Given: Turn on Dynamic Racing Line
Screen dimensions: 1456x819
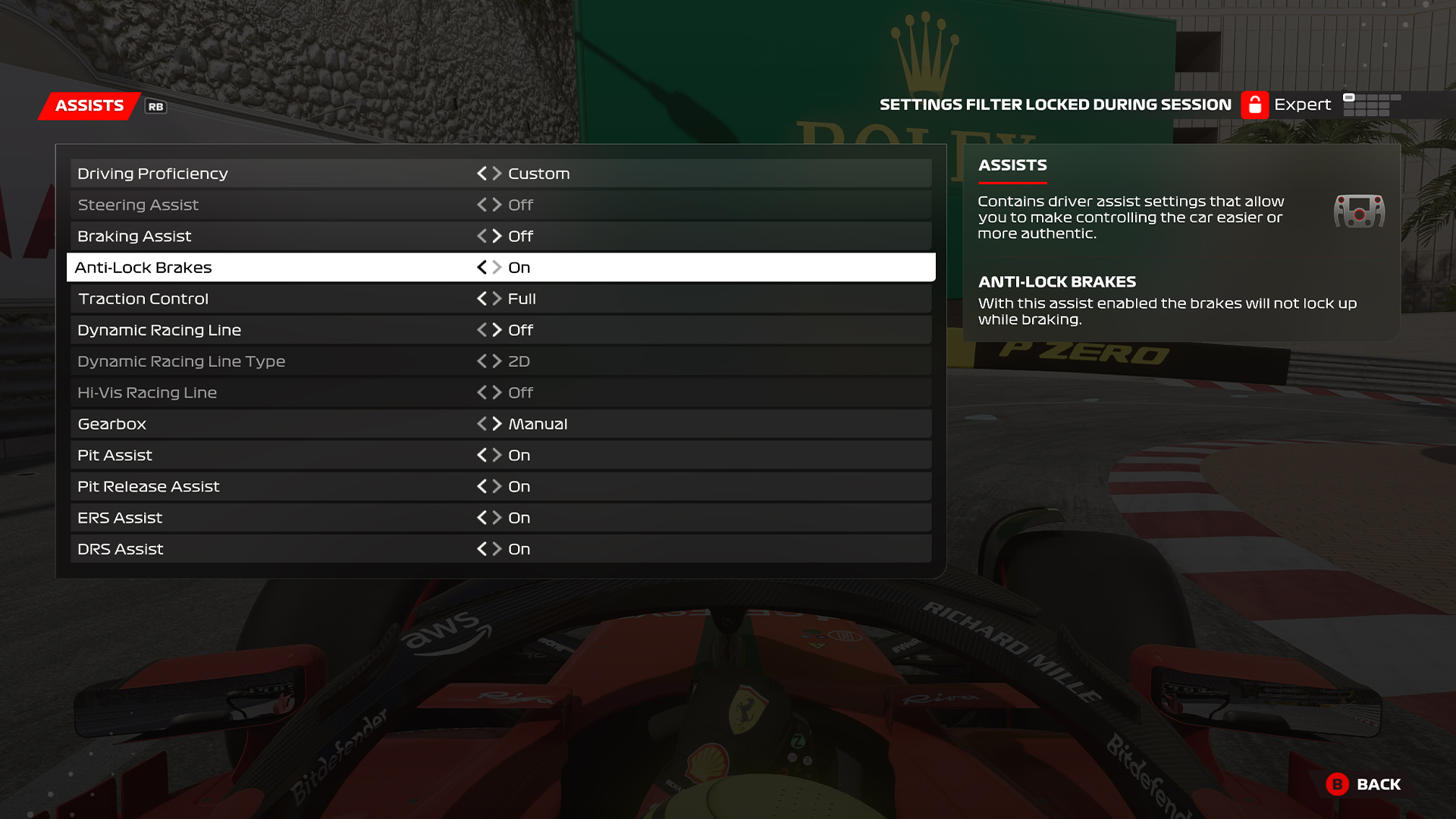Looking at the screenshot, I should [x=497, y=329].
